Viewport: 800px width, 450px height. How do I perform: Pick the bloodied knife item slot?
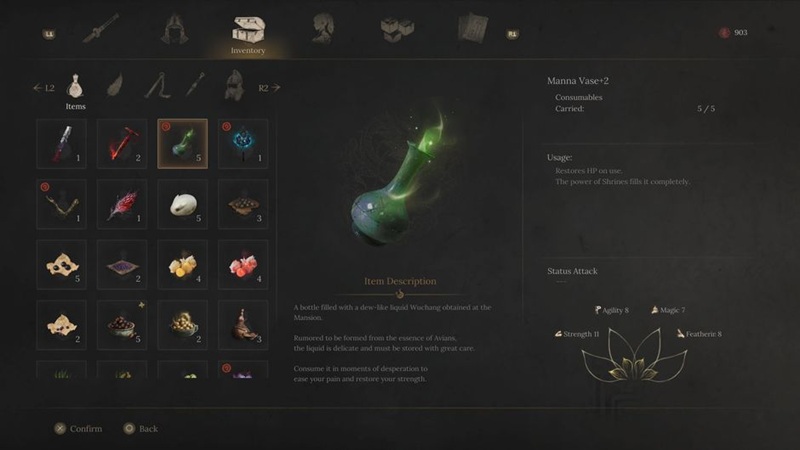point(62,144)
